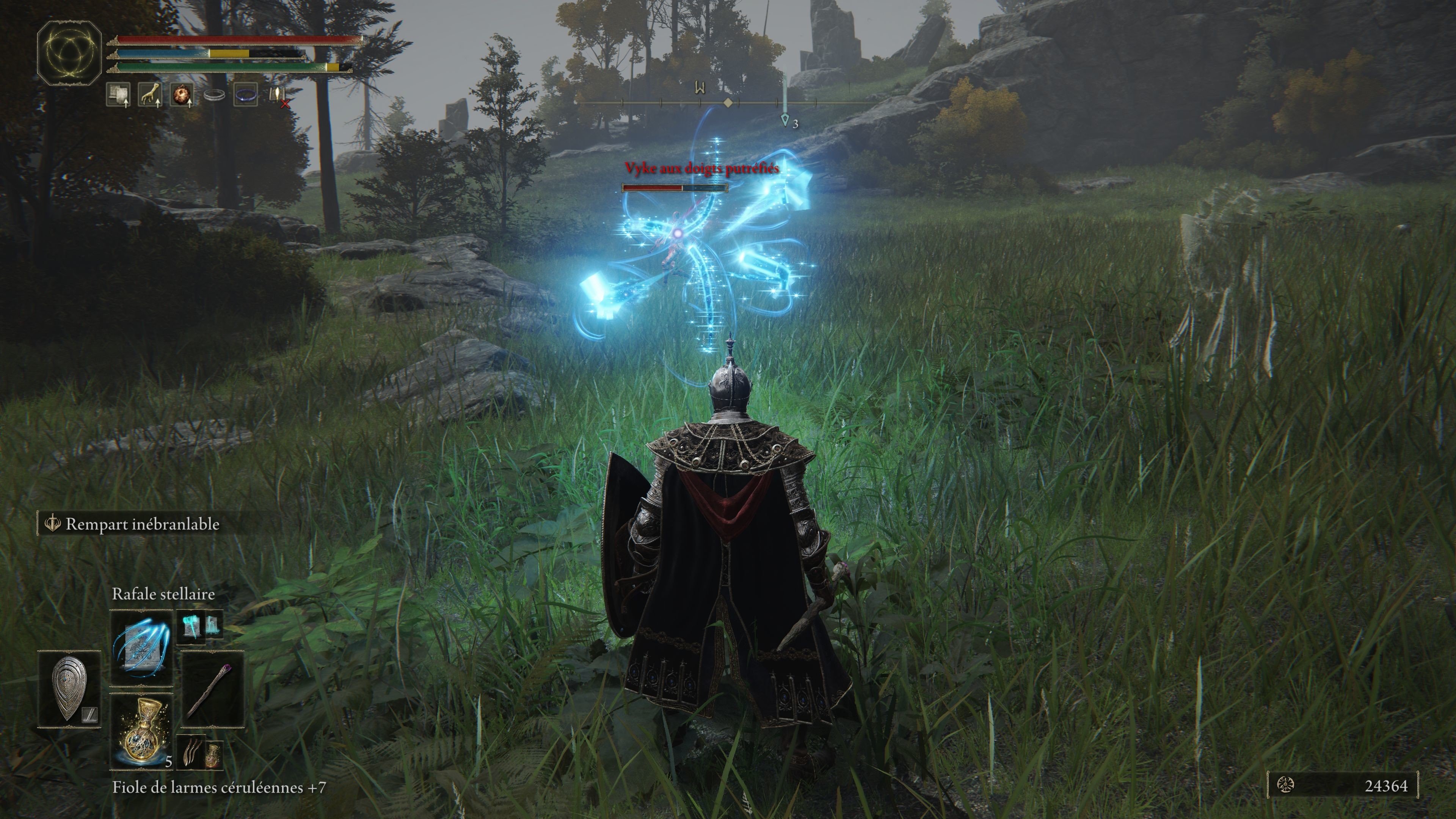Click the fiery orb buff icon
Viewport: 1456px width, 819px height.
tap(182, 94)
